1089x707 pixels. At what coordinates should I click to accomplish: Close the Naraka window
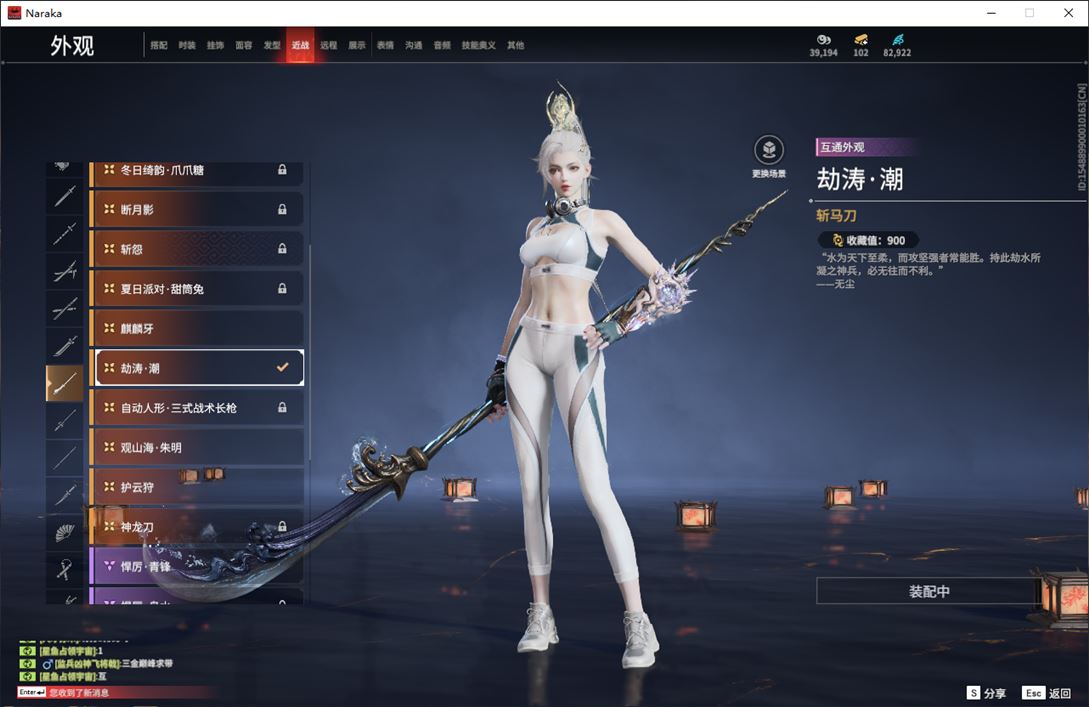tap(1067, 13)
